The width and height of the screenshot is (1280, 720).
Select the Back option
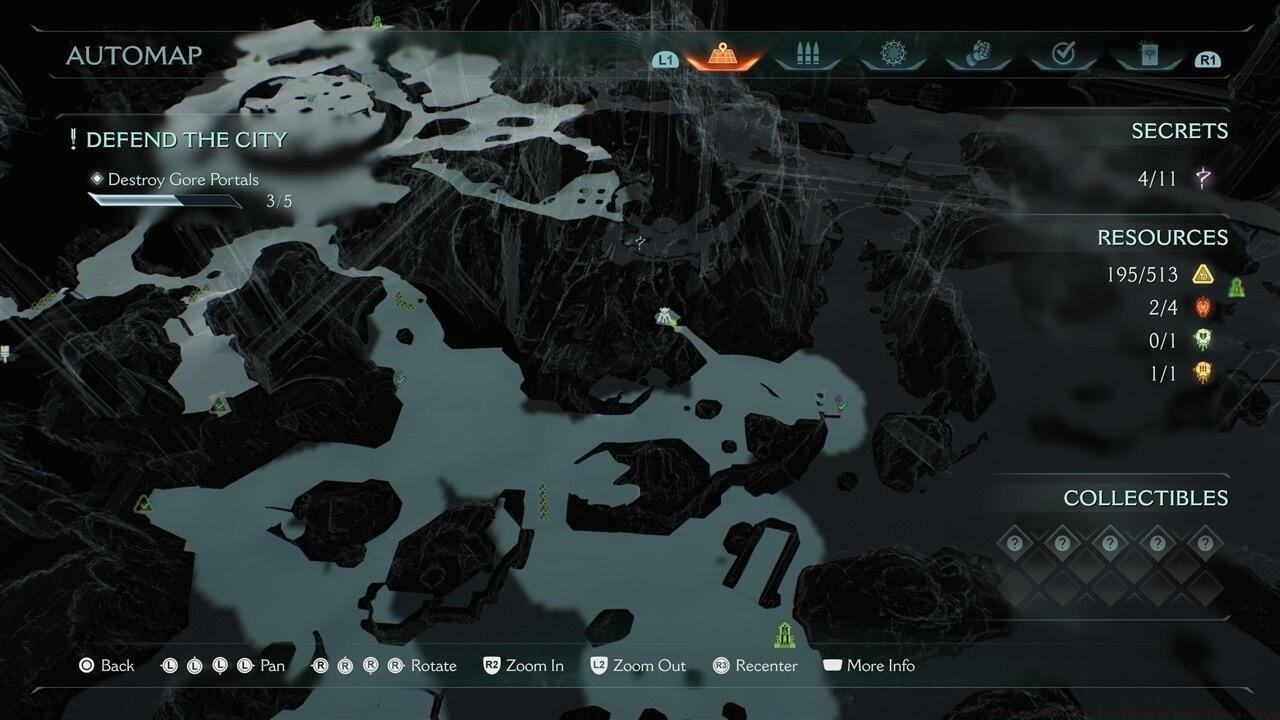(x=107, y=666)
